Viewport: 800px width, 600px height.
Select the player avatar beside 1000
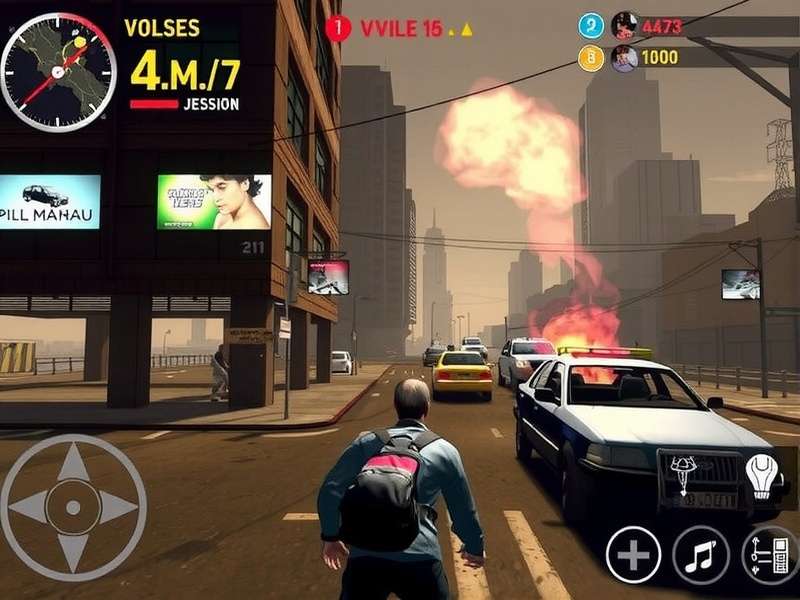point(624,58)
